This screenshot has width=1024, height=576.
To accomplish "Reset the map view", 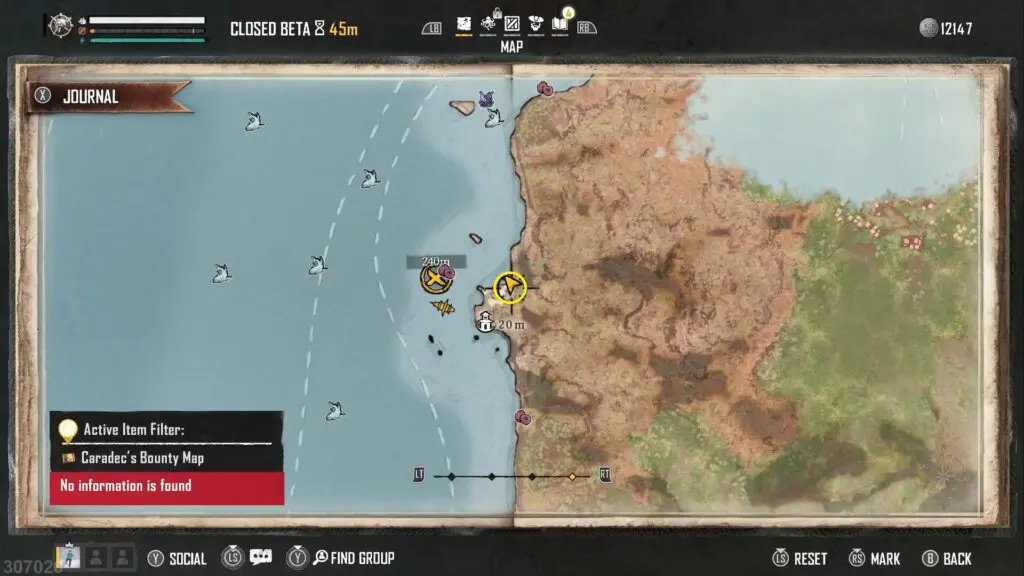I will [x=800, y=559].
